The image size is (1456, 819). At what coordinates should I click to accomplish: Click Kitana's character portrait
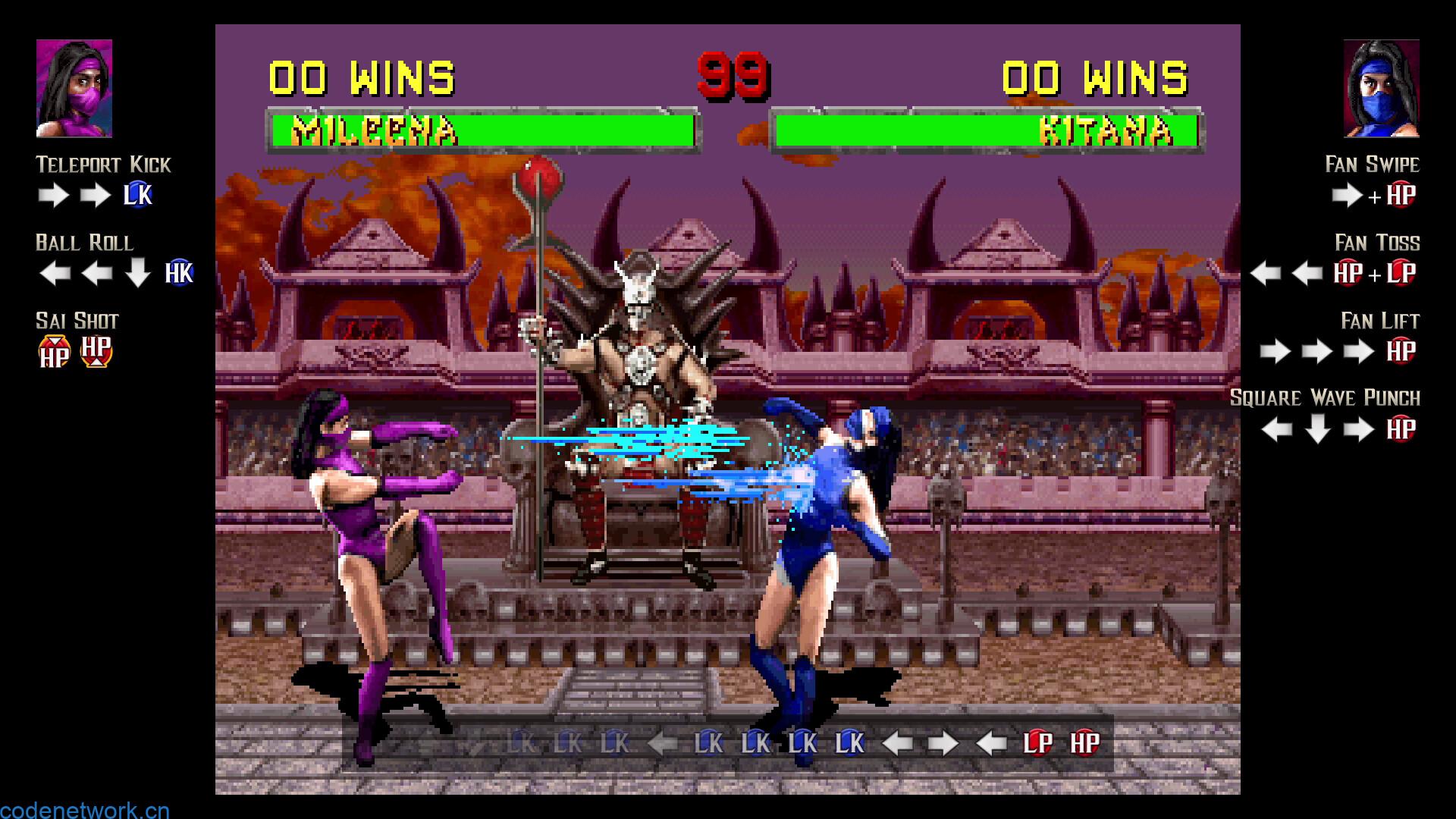[1382, 86]
